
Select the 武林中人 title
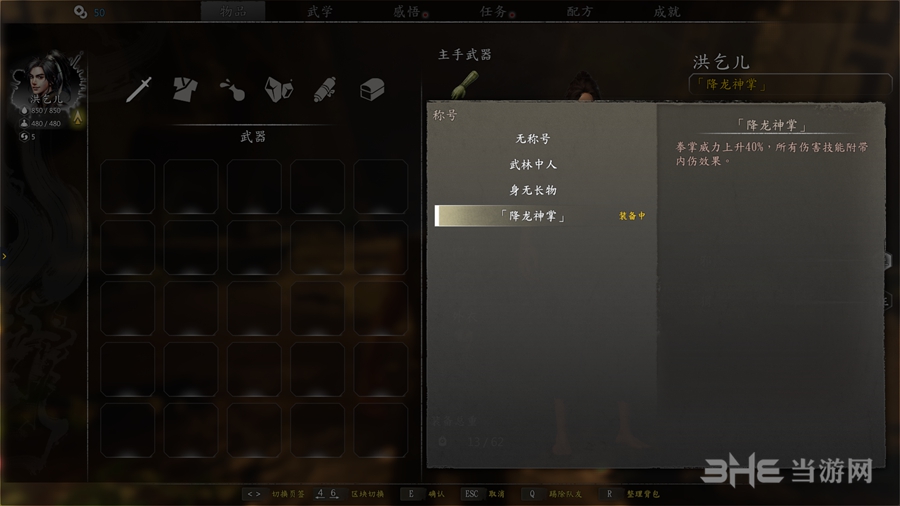point(533,164)
